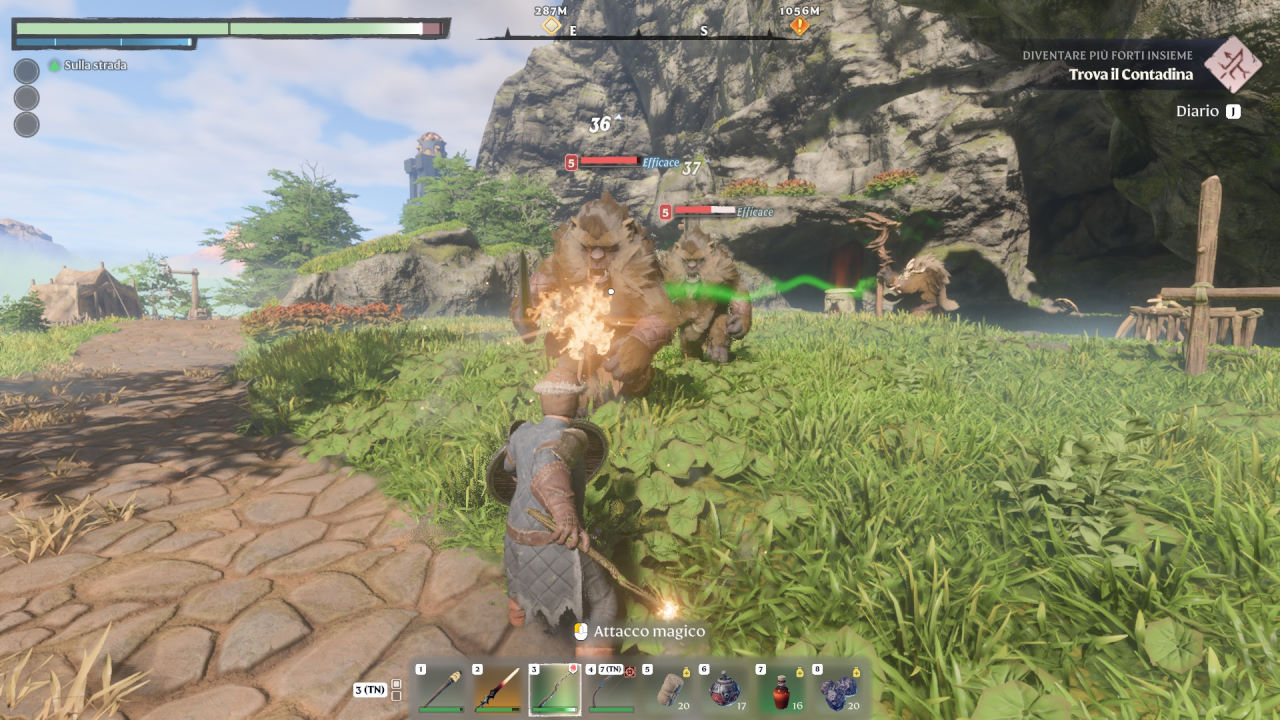
Task: Choose the bow in hotbar slot 4
Action: 610,690
